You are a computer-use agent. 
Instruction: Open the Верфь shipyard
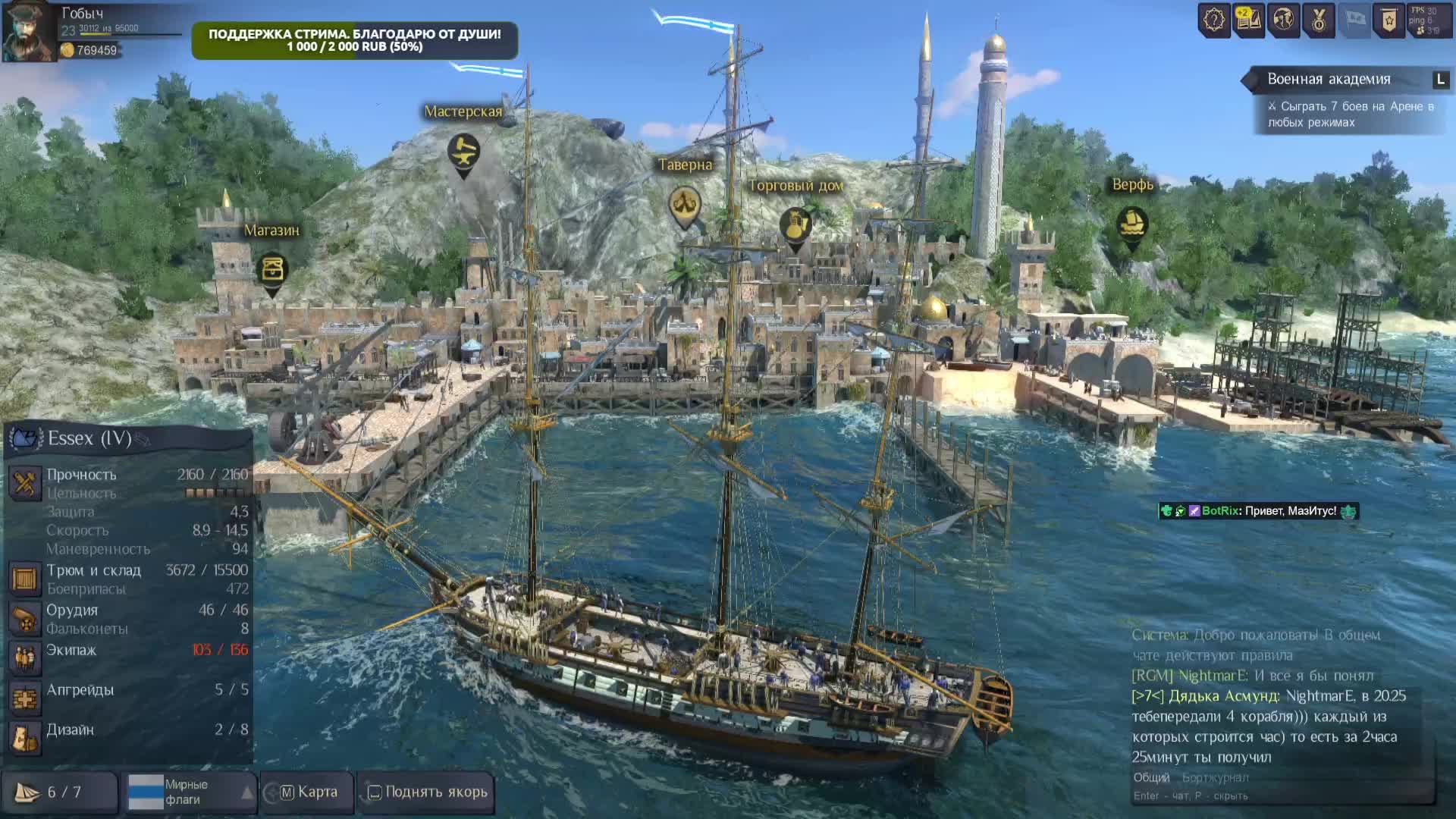1132,224
